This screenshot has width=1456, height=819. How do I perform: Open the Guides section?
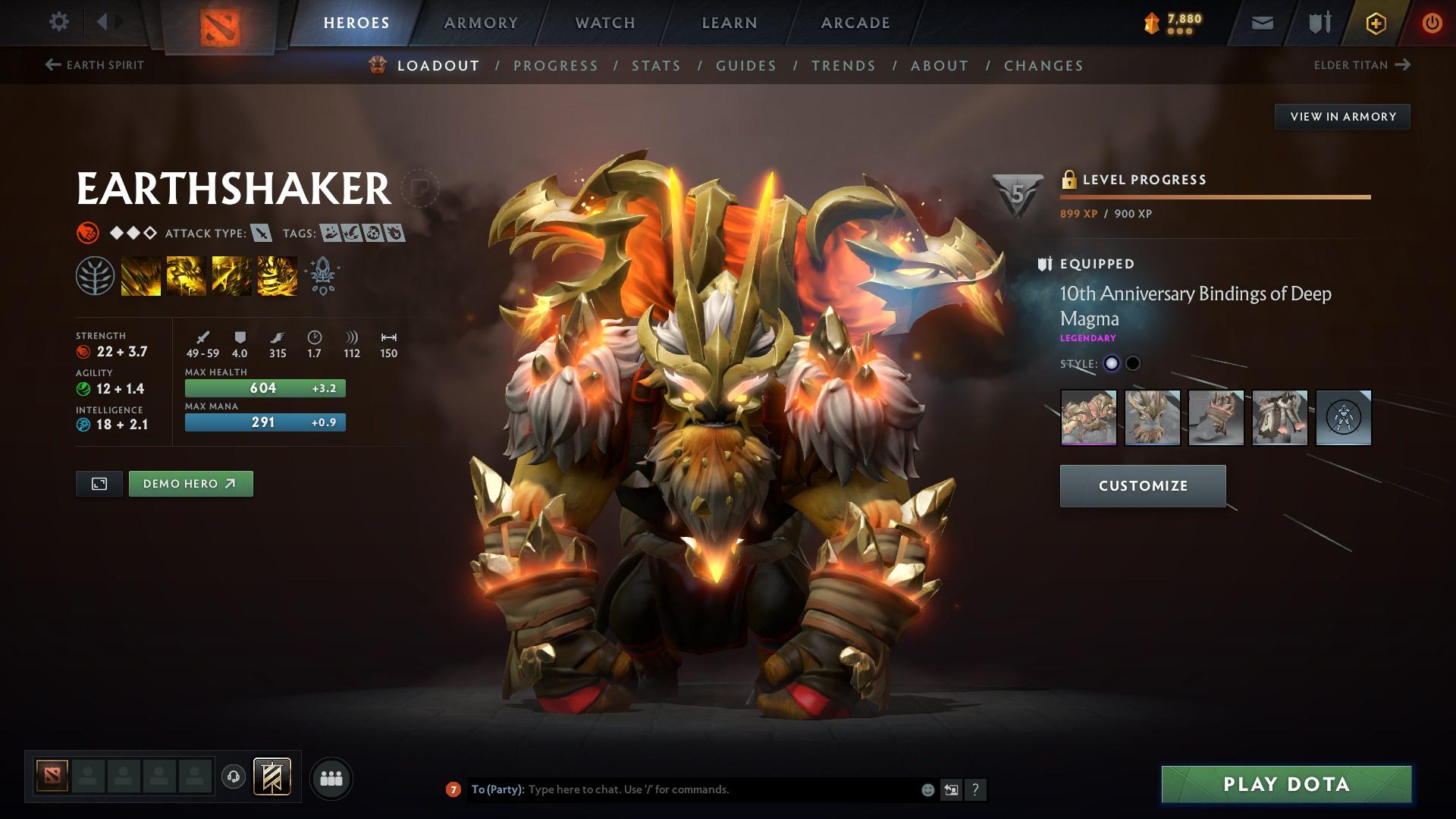(x=746, y=66)
